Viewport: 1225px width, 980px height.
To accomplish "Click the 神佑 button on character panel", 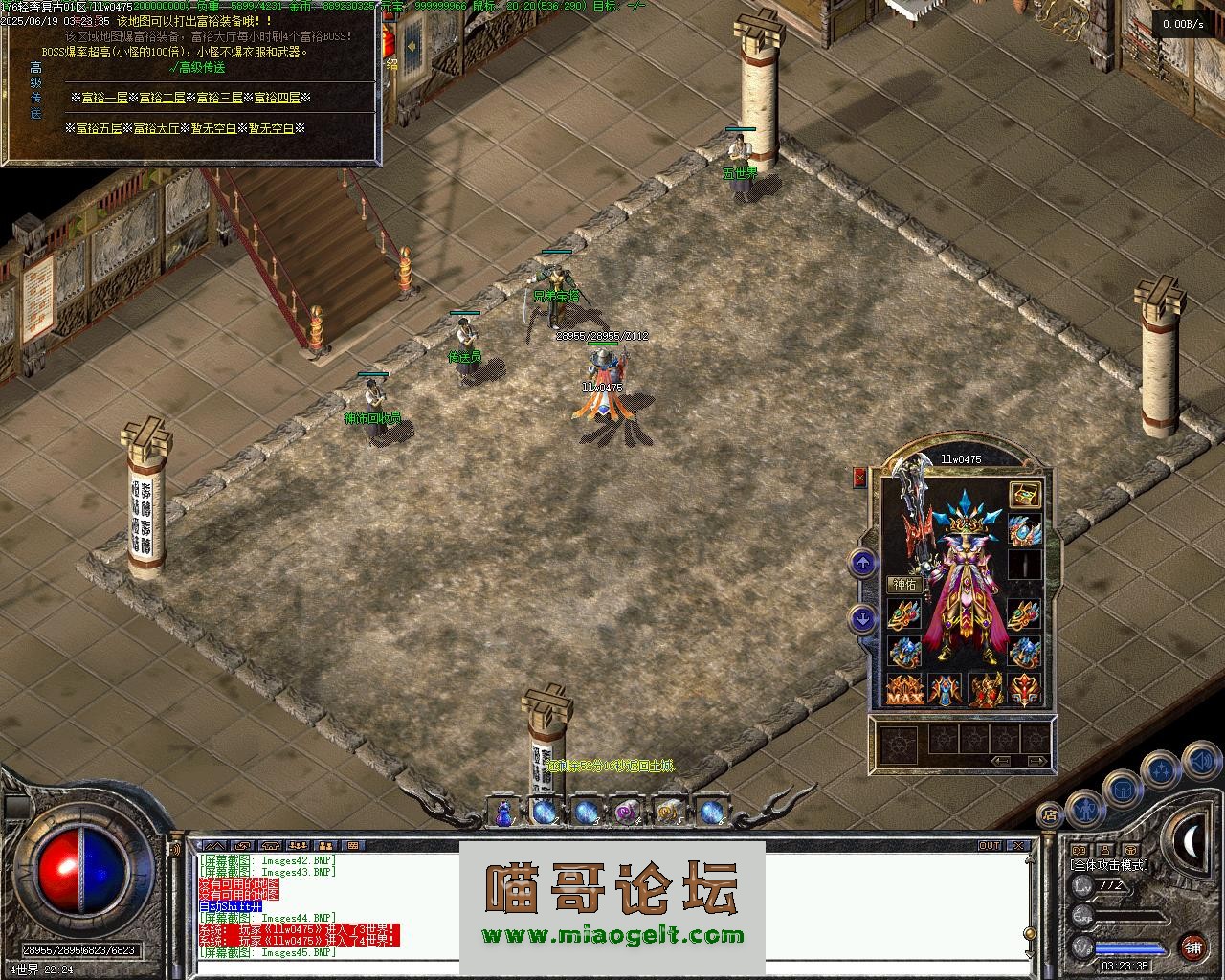I will (904, 584).
